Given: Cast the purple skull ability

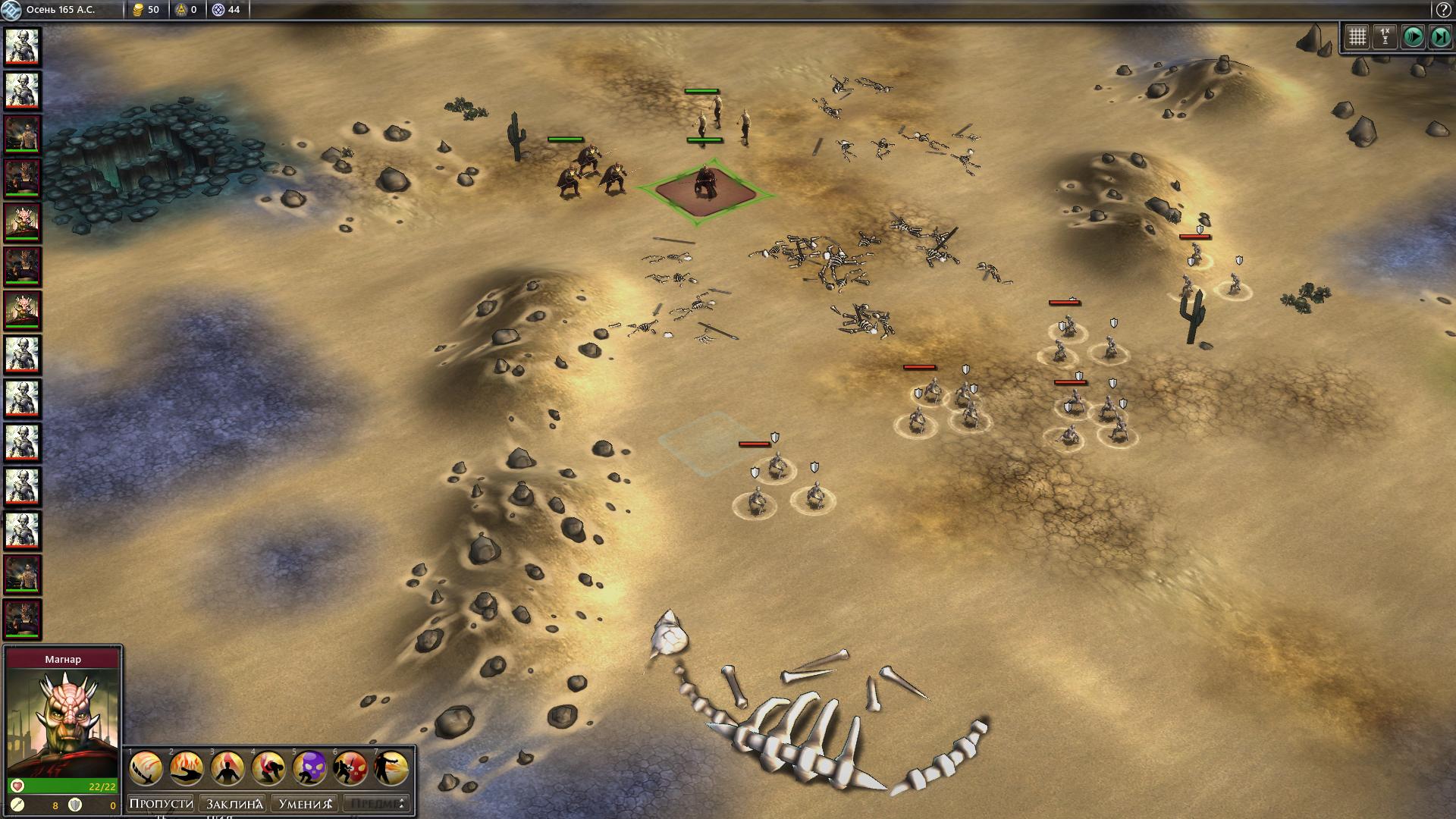Looking at the screenshot, I should (309, 769).
